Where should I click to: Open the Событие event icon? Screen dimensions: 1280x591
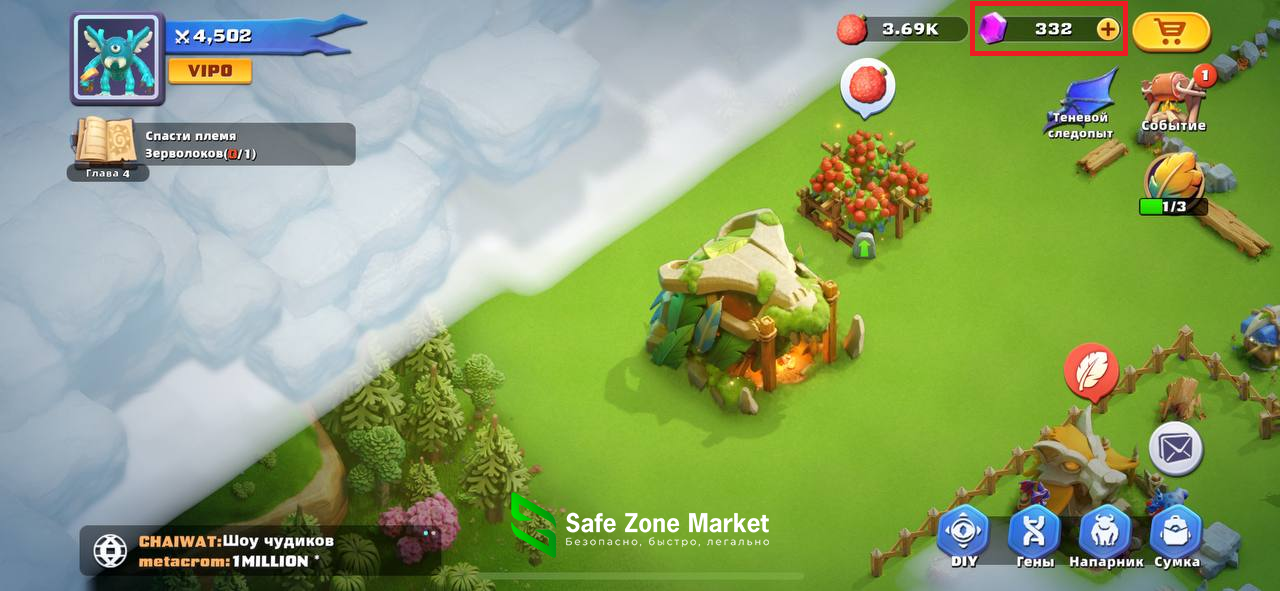pos(1174,100)
